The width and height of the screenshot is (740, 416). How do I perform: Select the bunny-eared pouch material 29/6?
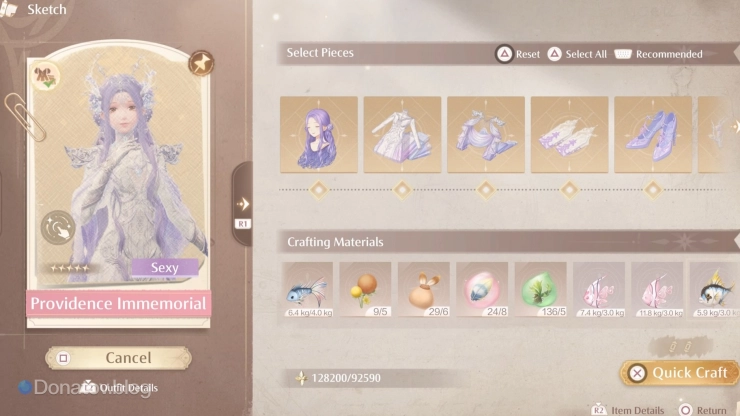pos(423,289)
